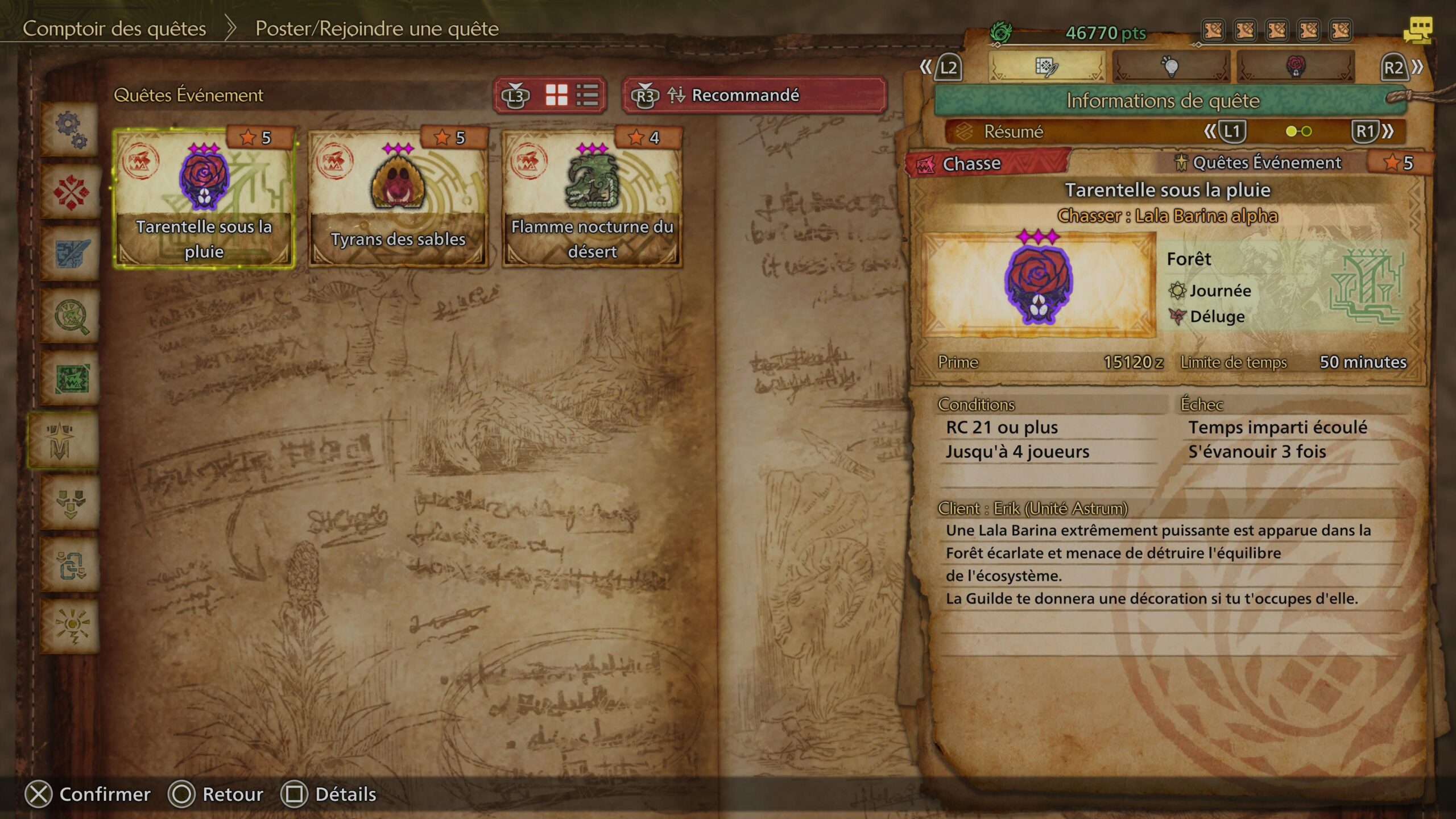Click Détails at the bottom bar

[347, 795]
